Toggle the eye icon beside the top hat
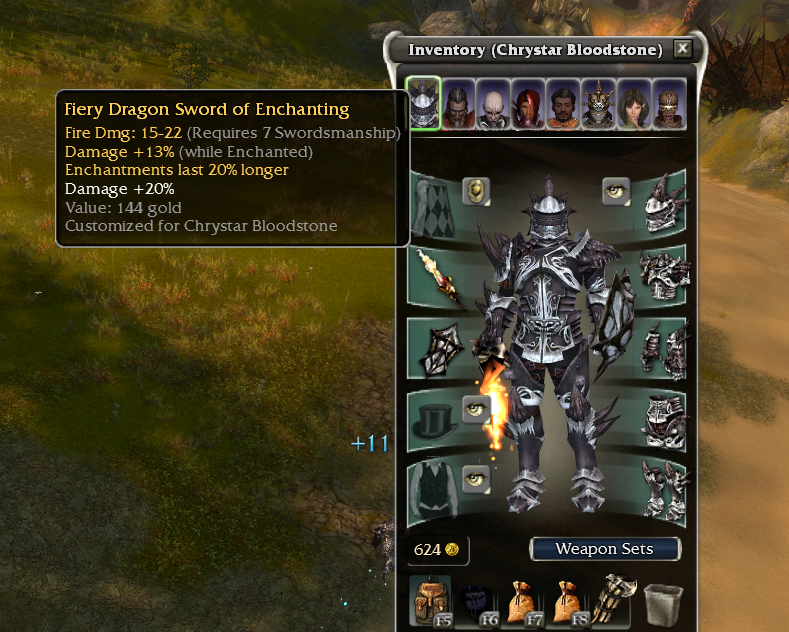The image size is (789, 632). coord(477,407)
